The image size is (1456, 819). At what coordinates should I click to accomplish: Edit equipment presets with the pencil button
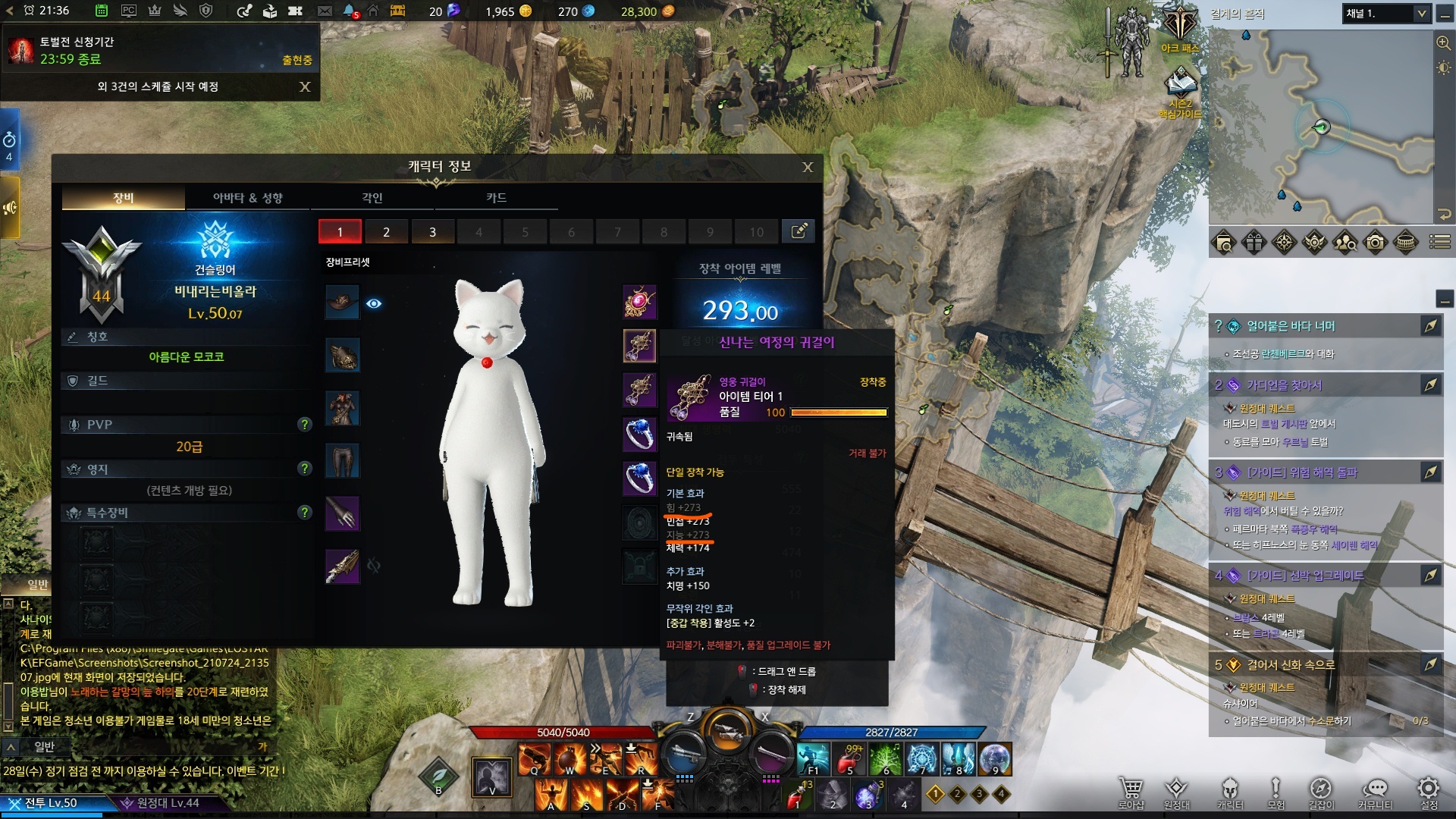click(799, 231)
